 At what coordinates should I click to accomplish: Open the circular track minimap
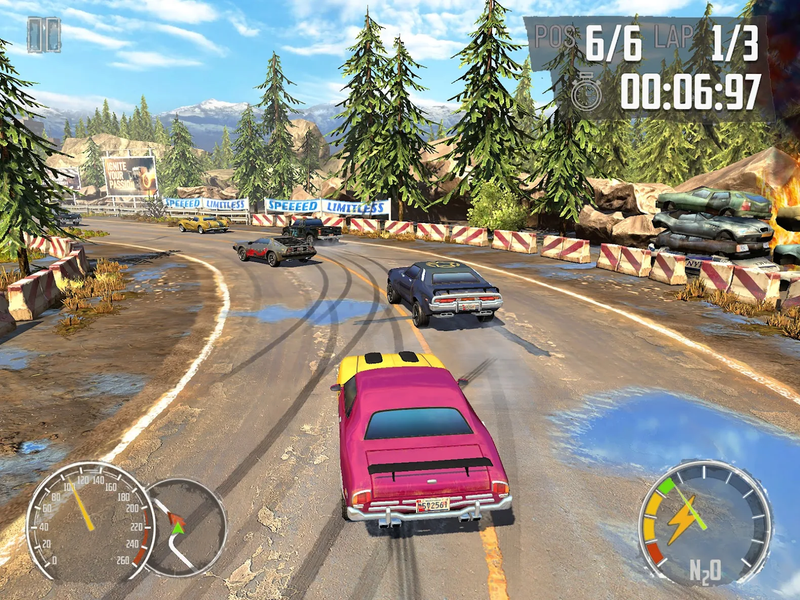pyautogui.click(x=186, y=527)
